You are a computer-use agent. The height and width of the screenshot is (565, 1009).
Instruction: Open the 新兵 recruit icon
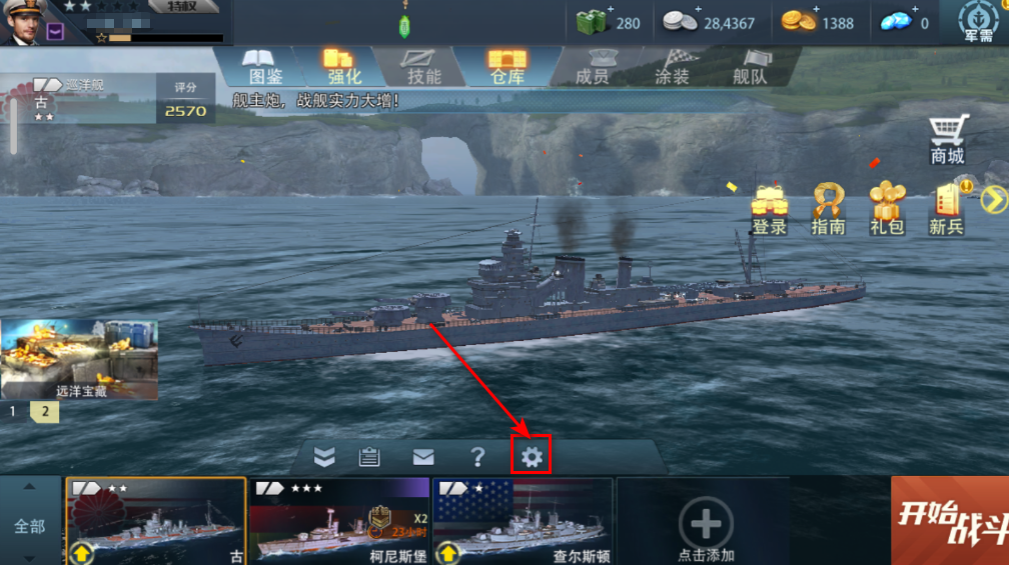(x=946, y=209)
